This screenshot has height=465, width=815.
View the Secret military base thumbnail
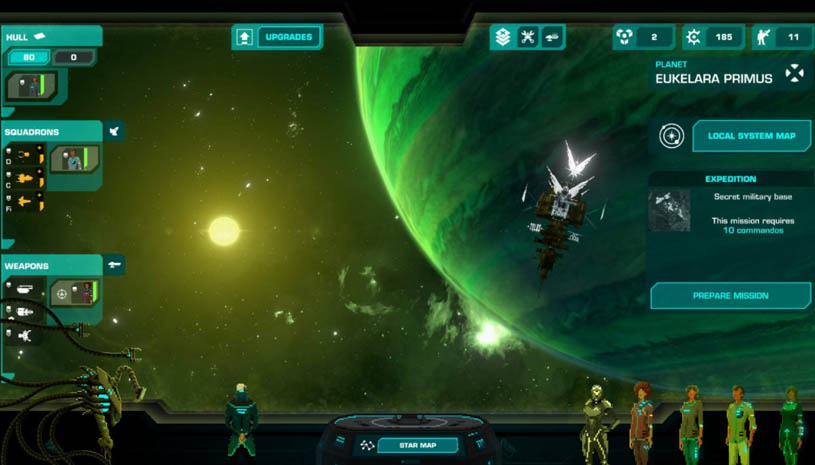pos(669,211)
